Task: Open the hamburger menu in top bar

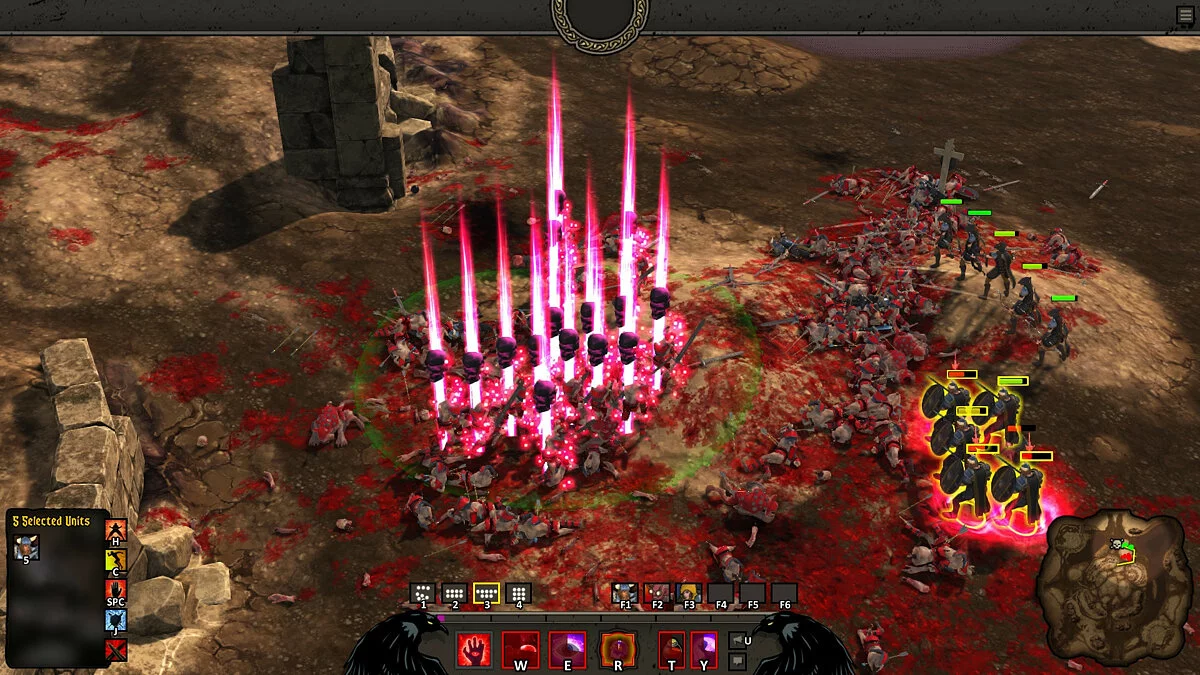Action: 1185,15
